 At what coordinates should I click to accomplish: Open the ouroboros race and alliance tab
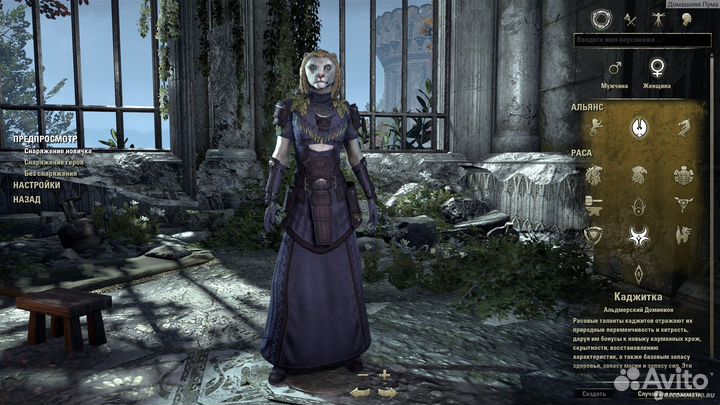(x=601, y=17)
